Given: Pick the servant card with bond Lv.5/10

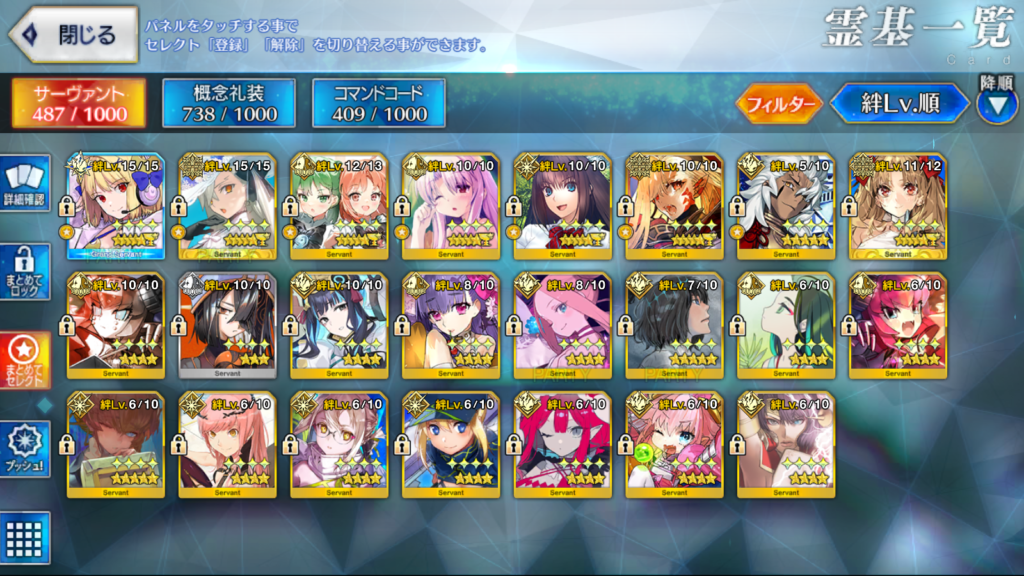Looking at the screenshot, I should 787,205.
